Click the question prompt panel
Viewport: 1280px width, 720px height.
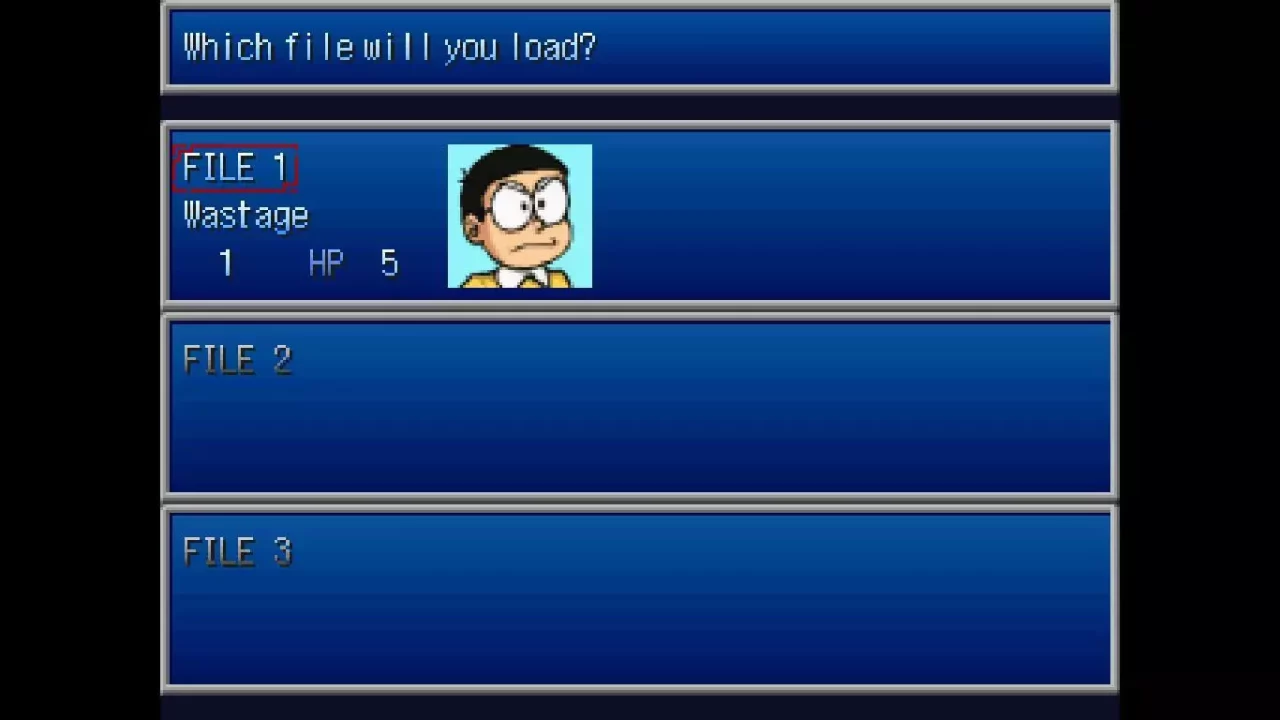(x=640, y=47)
